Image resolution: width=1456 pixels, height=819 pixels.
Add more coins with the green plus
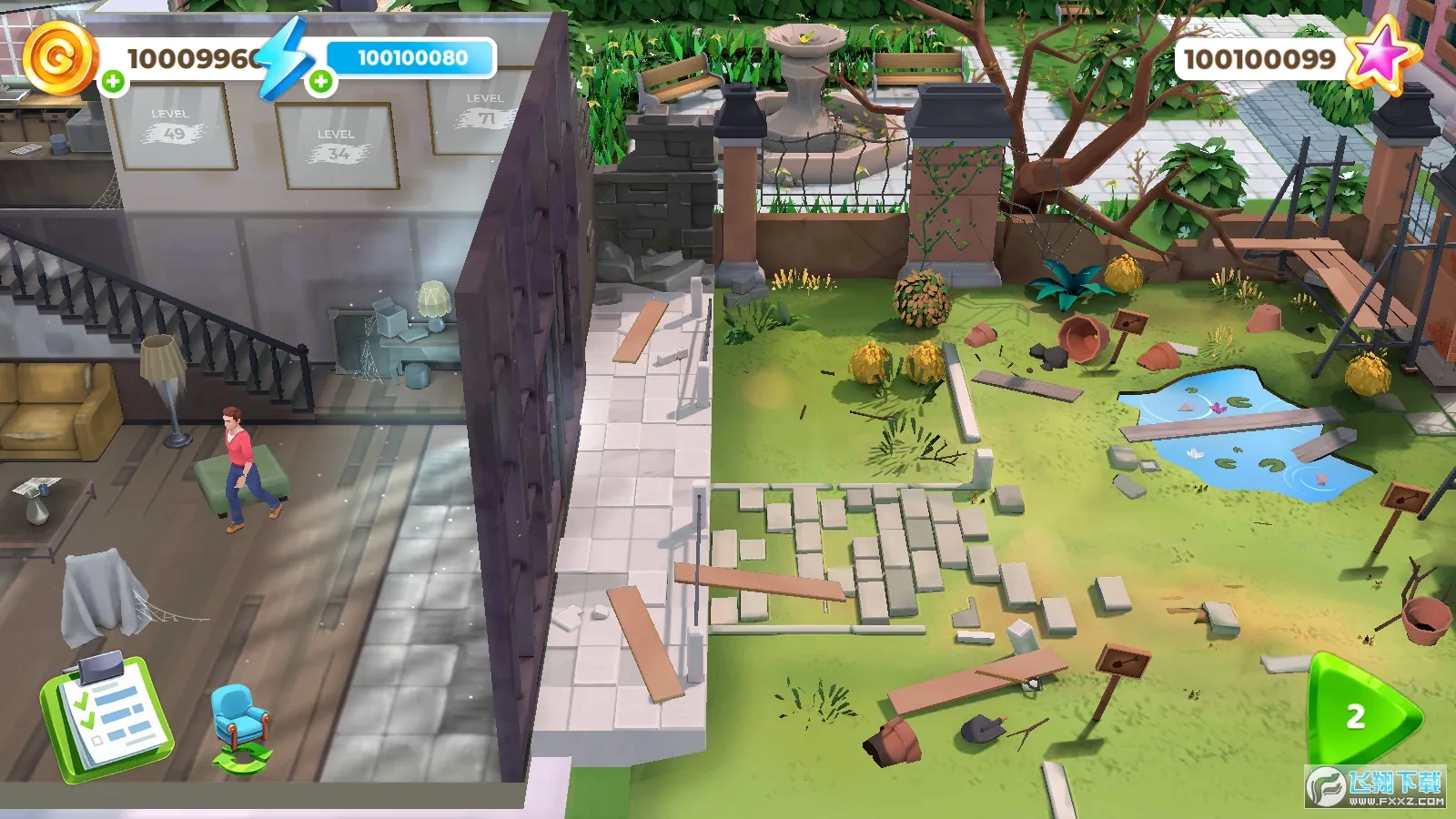pos(113,82)
